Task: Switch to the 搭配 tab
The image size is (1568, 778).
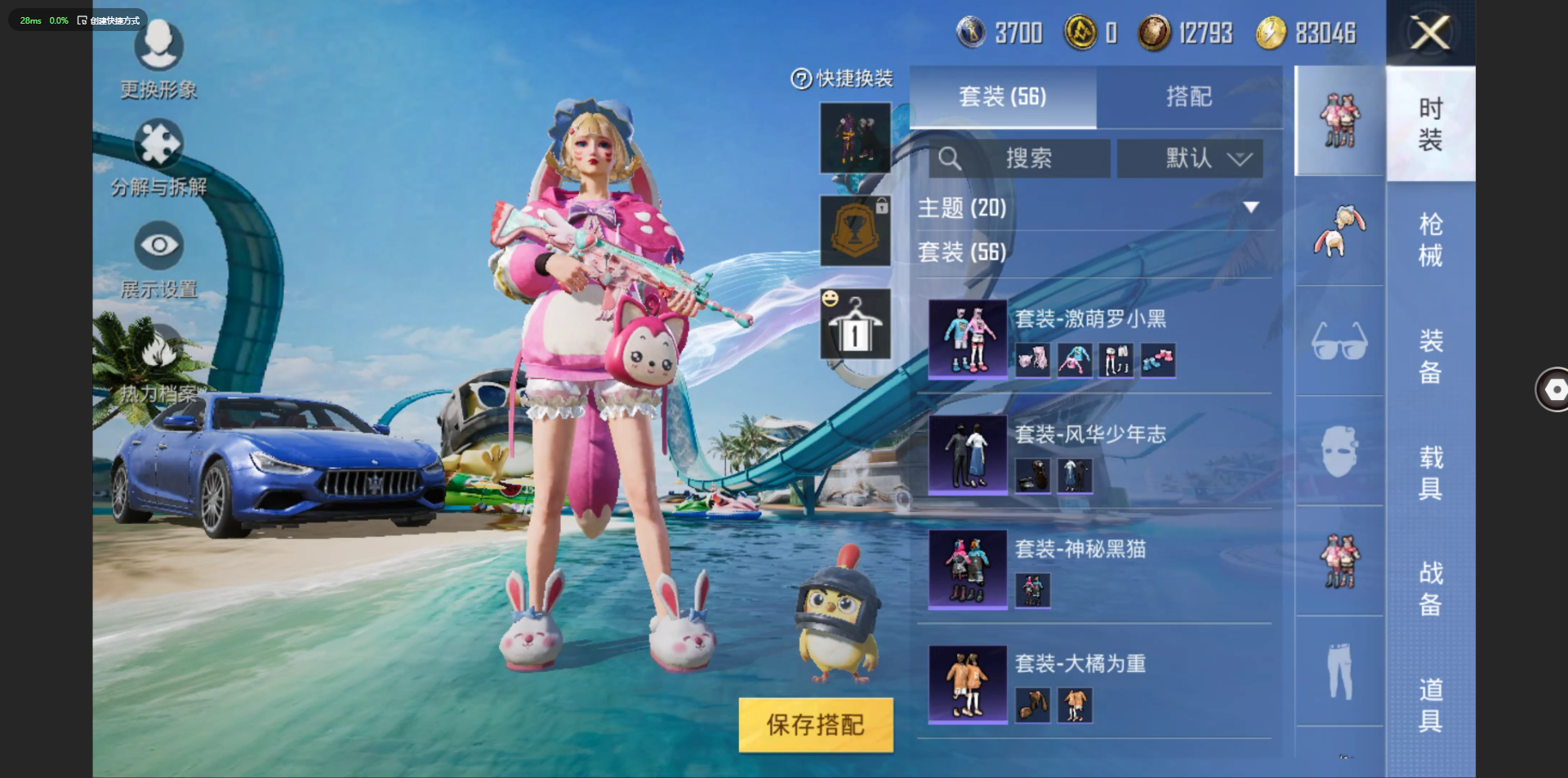Action: point(1188,97)
